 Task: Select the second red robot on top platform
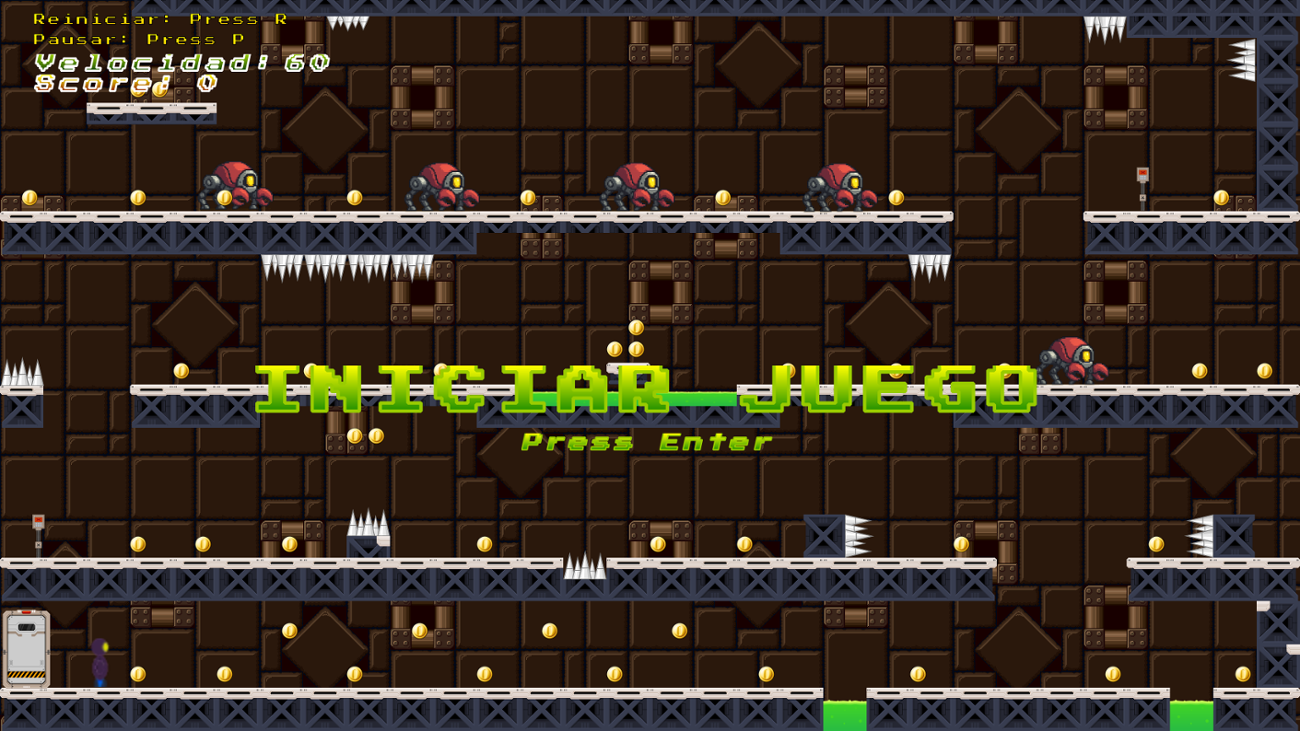445,185
